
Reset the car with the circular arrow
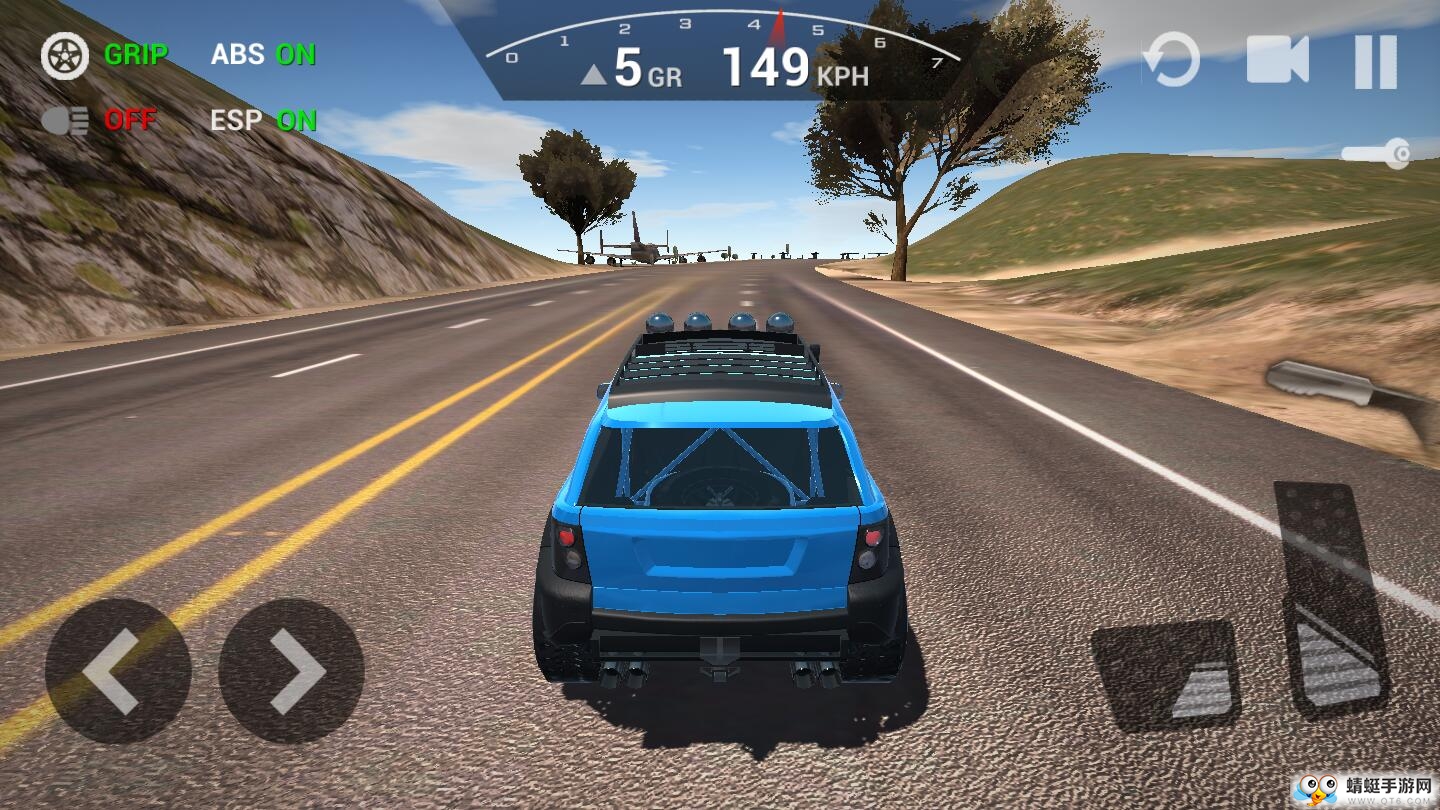1171,60
